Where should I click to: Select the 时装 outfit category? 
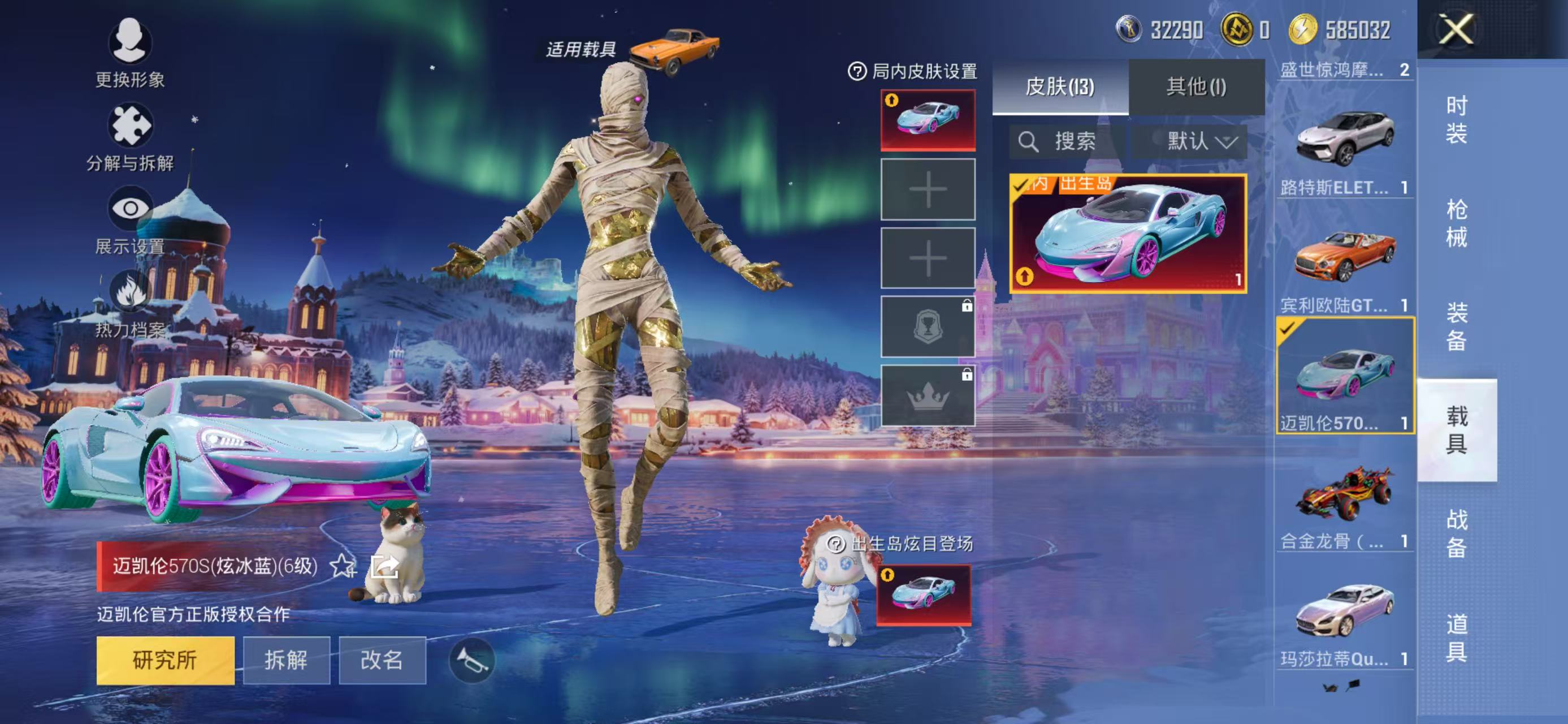coord(1456,119)
